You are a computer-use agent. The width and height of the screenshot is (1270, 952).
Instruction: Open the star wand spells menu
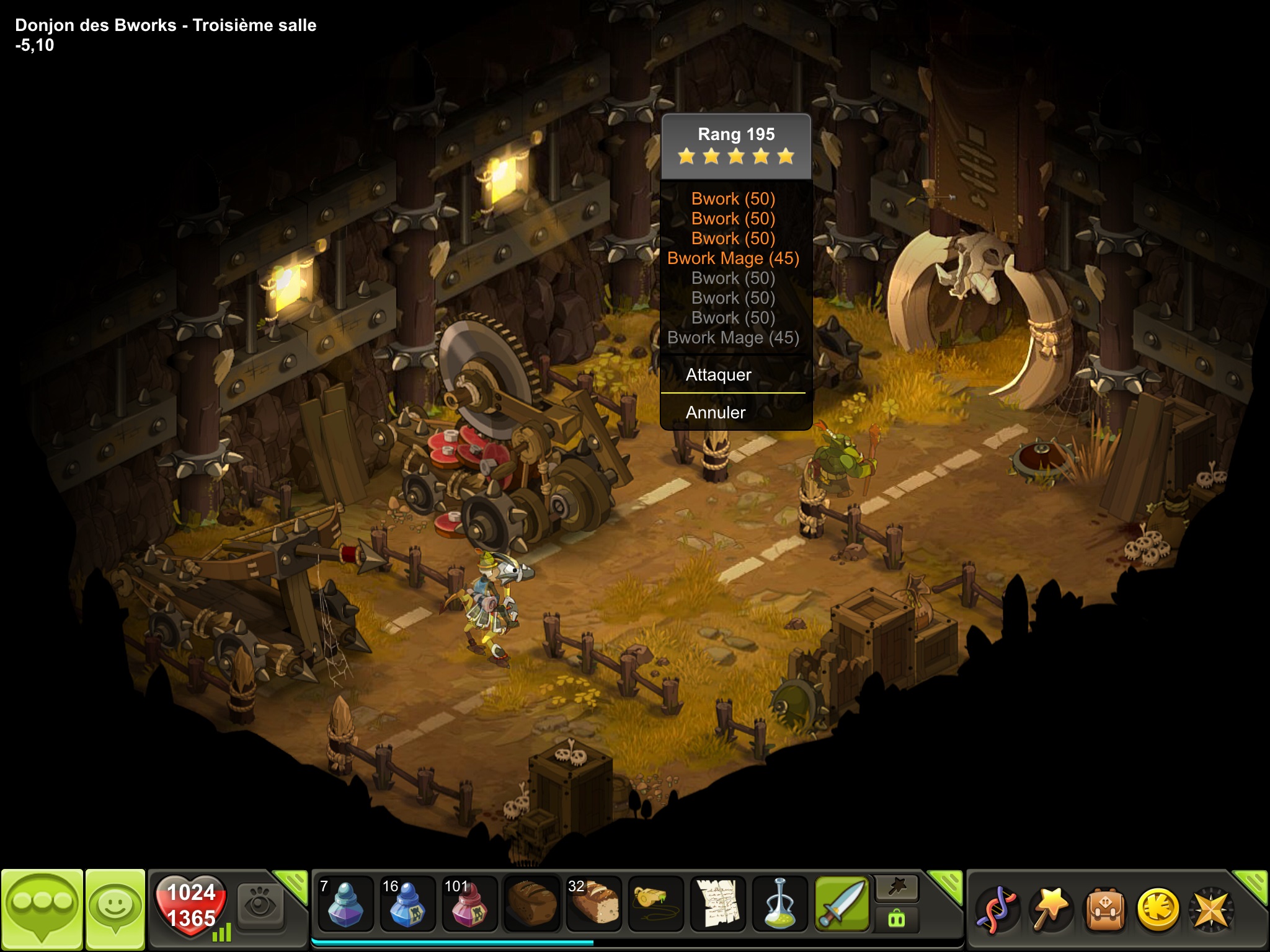point(1050,910)
